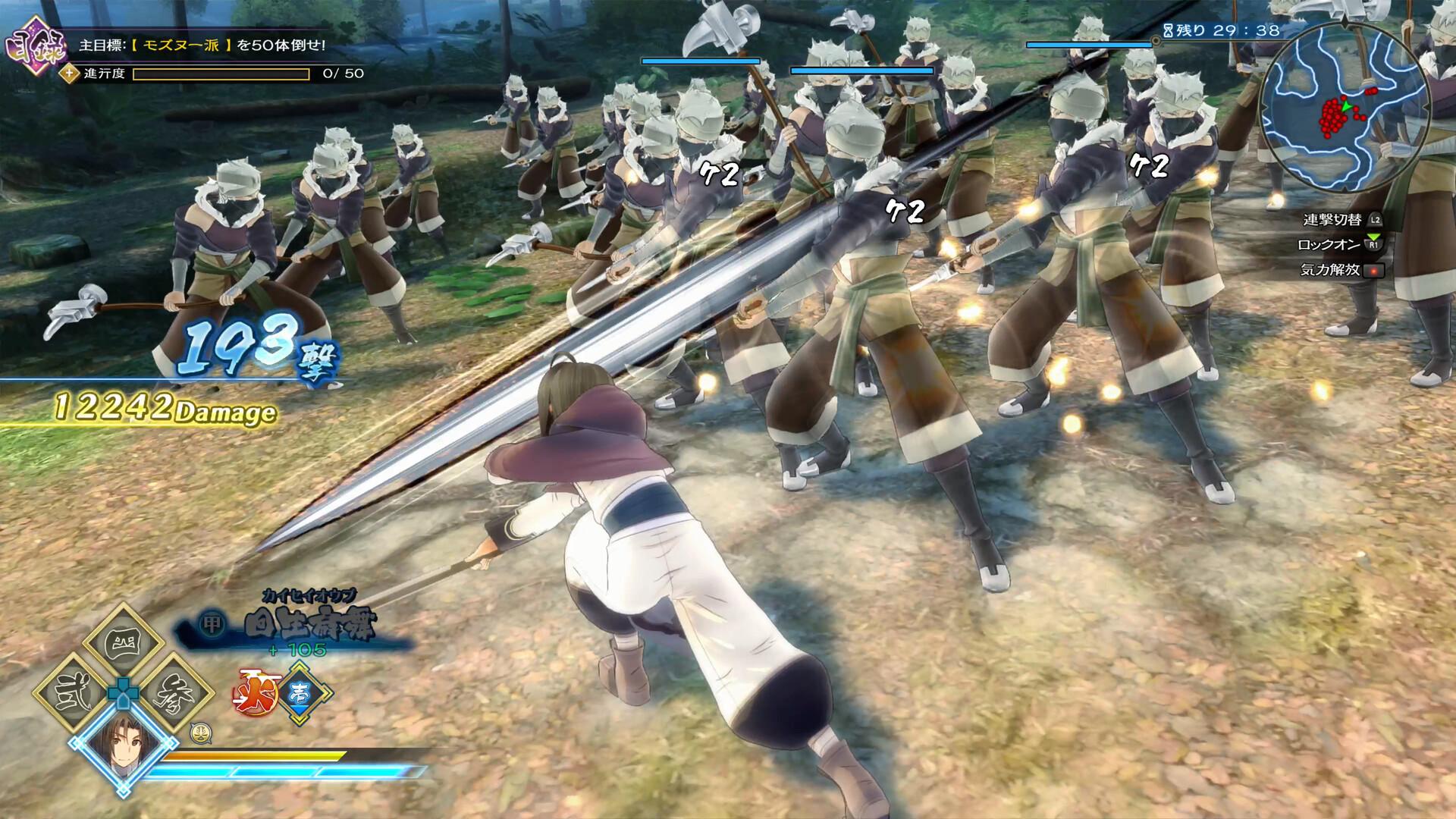The image size is (1456, 819).
Task: Select the 参 skill diamond slot
Action: pos(173,693)
